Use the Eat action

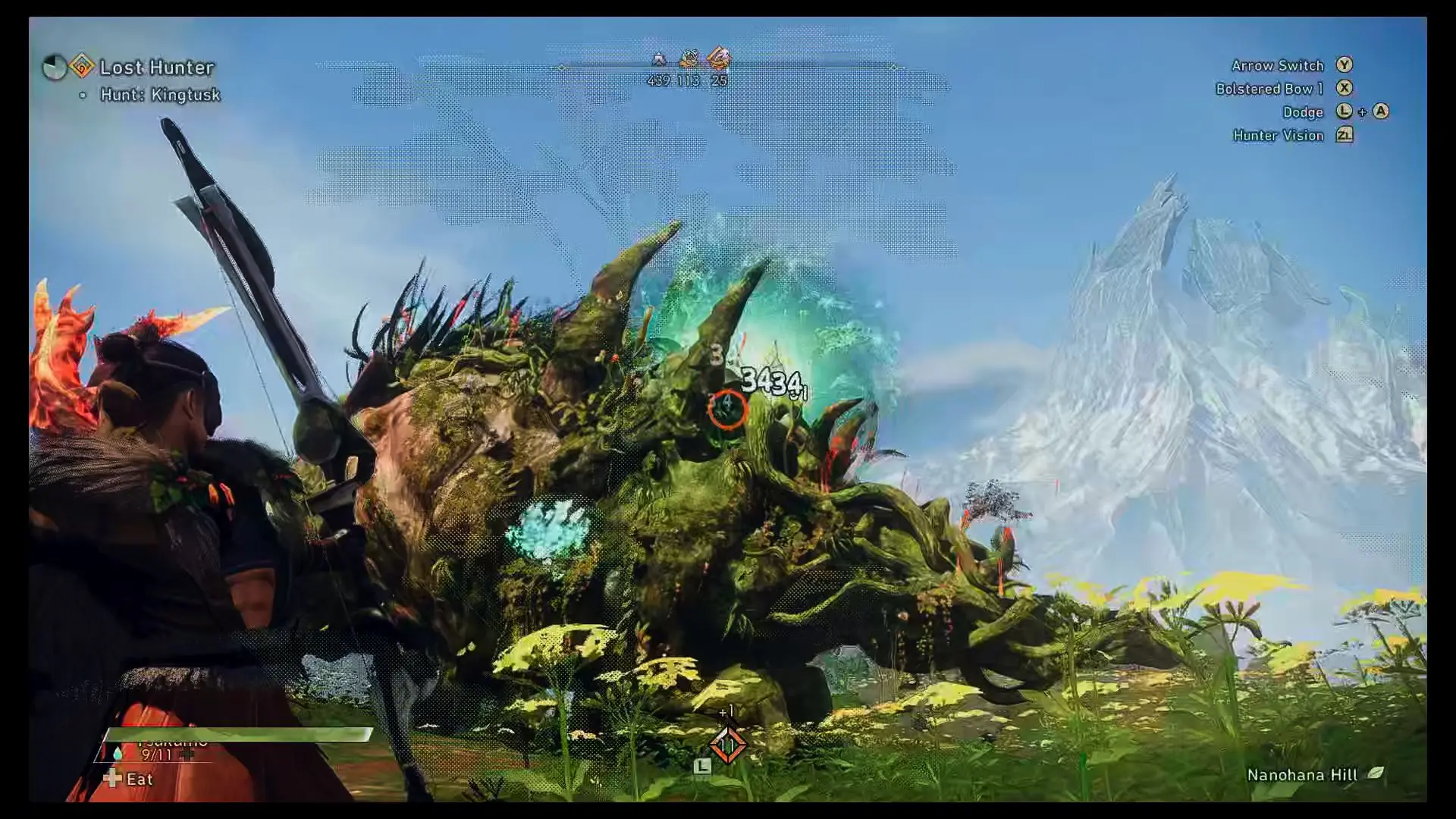(x=139, y=780)
